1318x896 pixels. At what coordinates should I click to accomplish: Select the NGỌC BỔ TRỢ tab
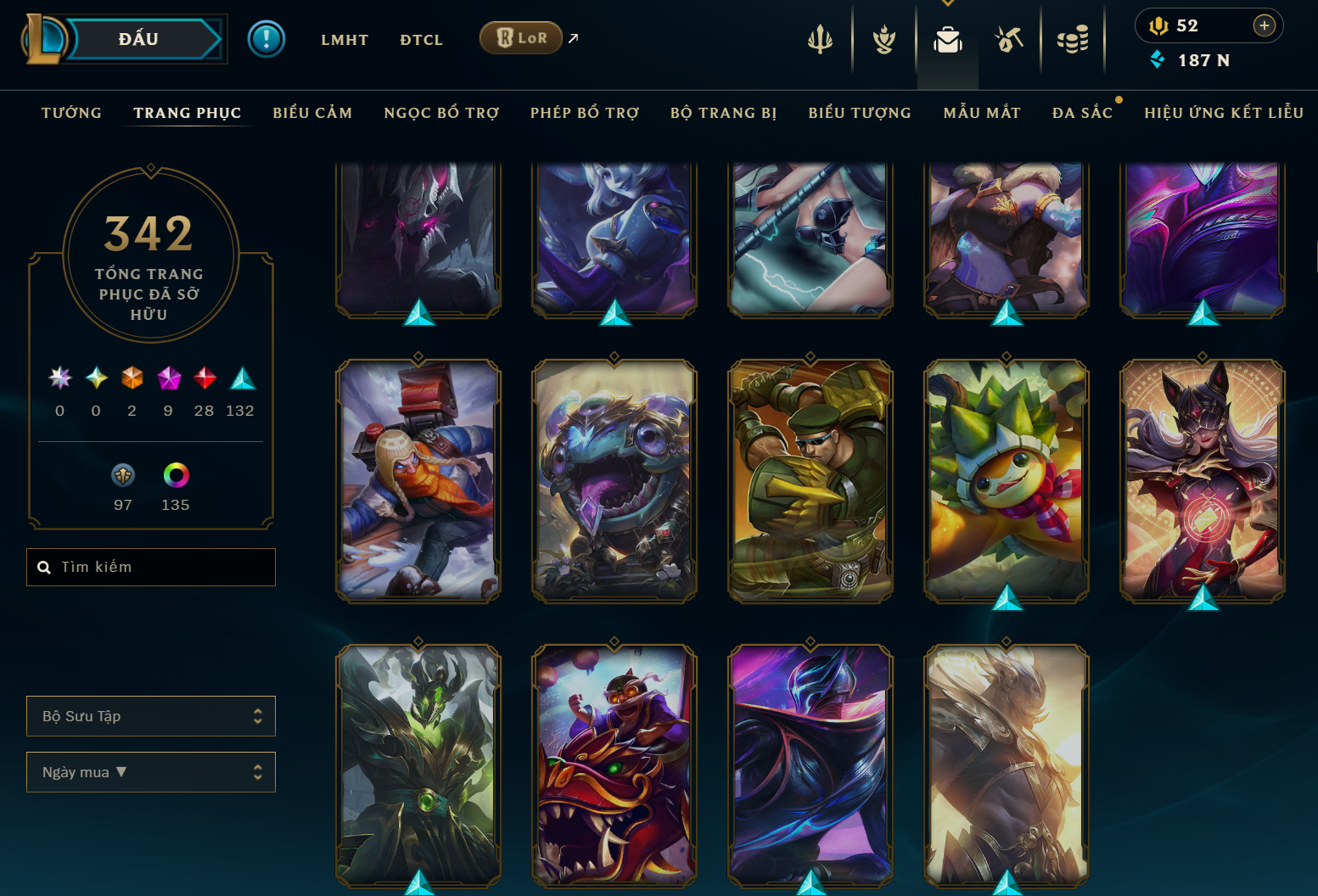tap(441, 113)
